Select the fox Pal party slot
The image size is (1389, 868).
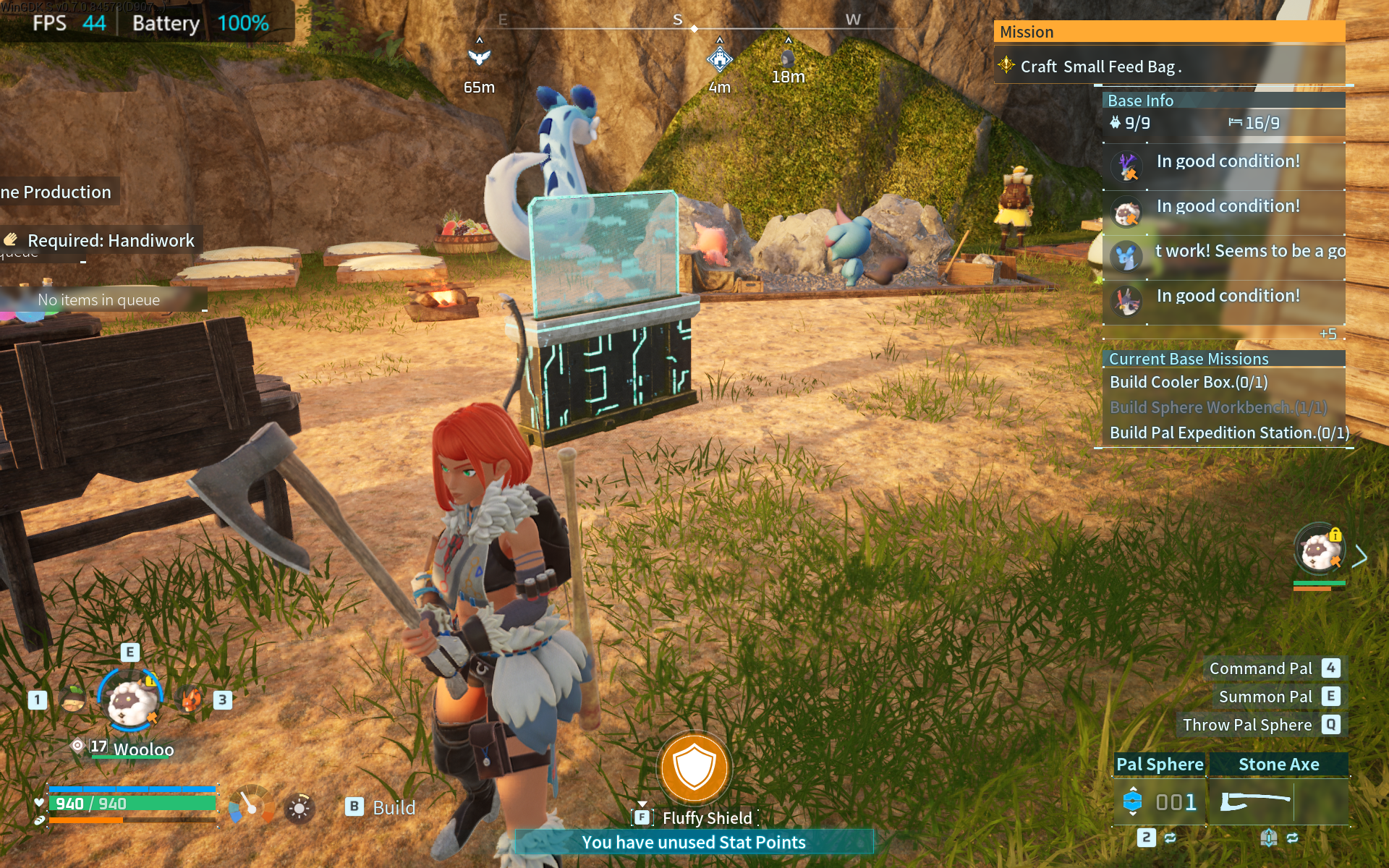[190, 699]
